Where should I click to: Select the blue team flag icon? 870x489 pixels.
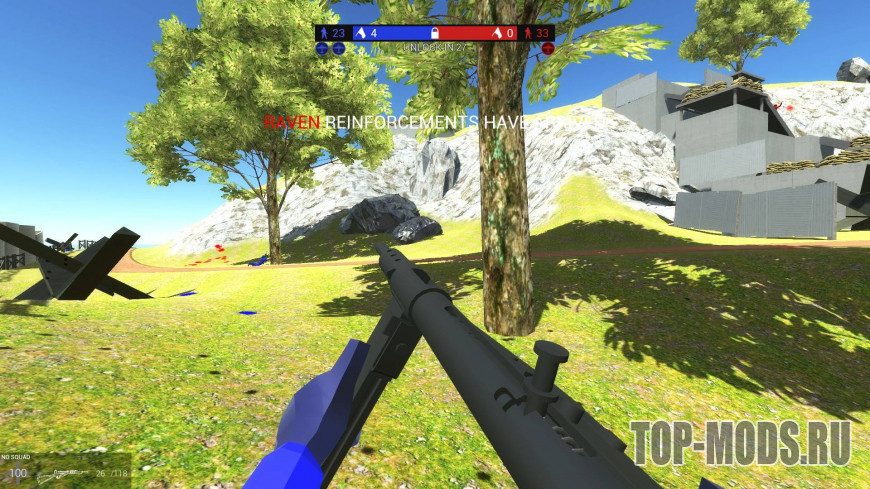360,33
